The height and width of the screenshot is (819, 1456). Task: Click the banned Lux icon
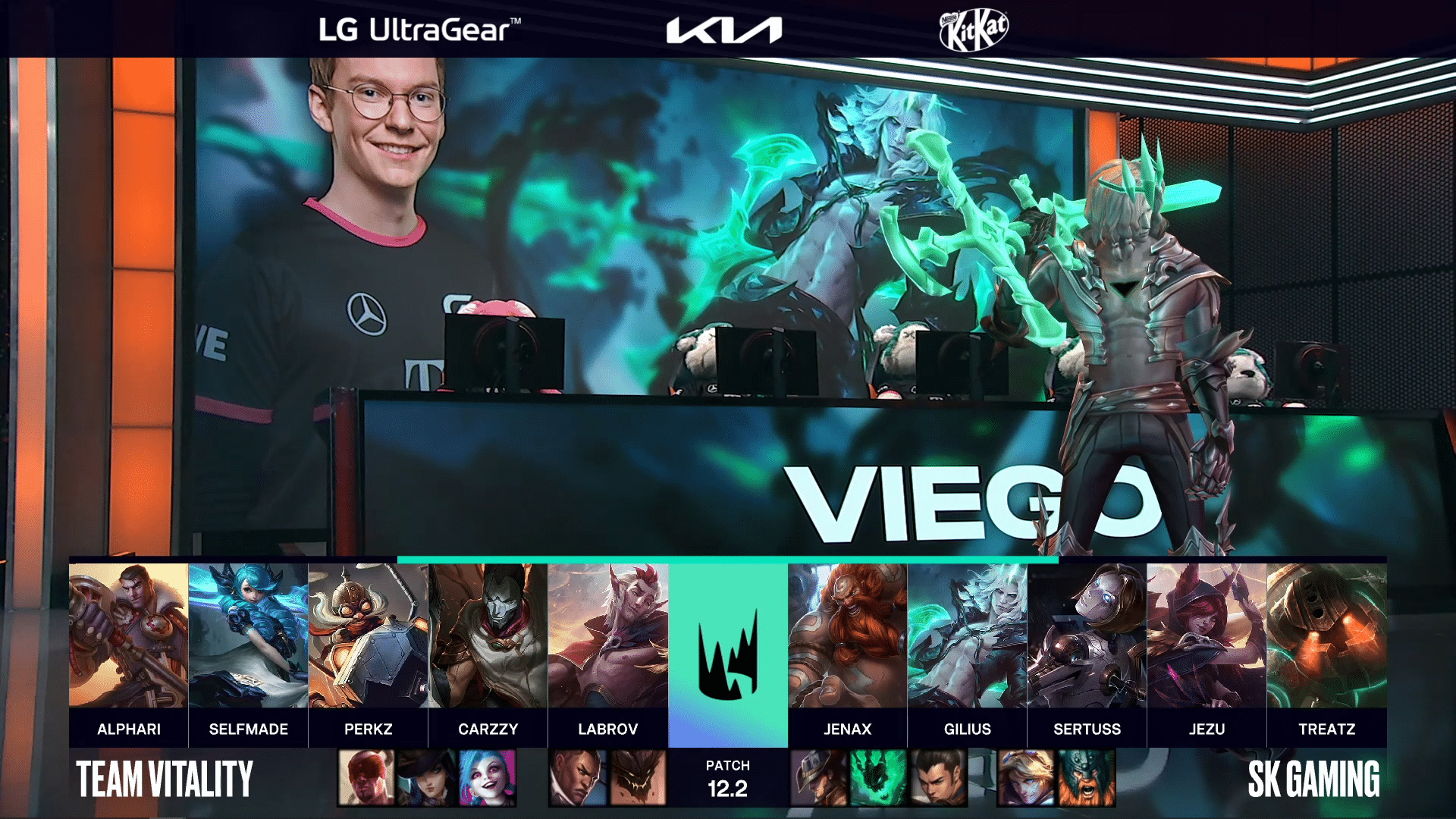coord(1026,778)
